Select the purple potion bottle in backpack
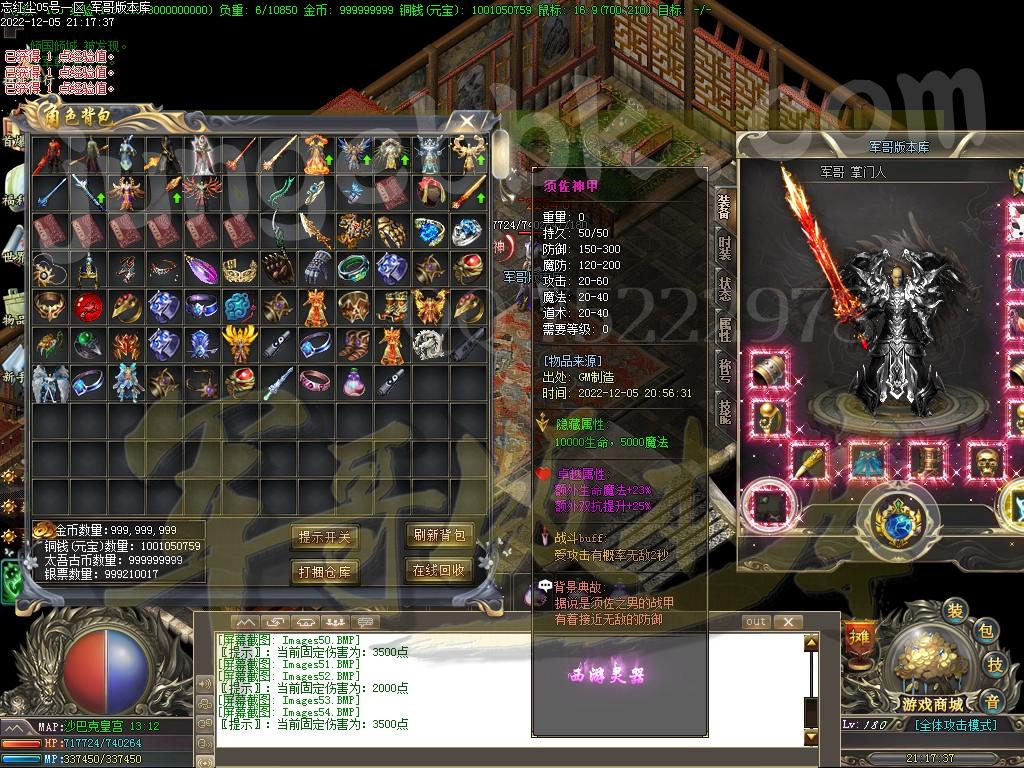 (352, 382)
